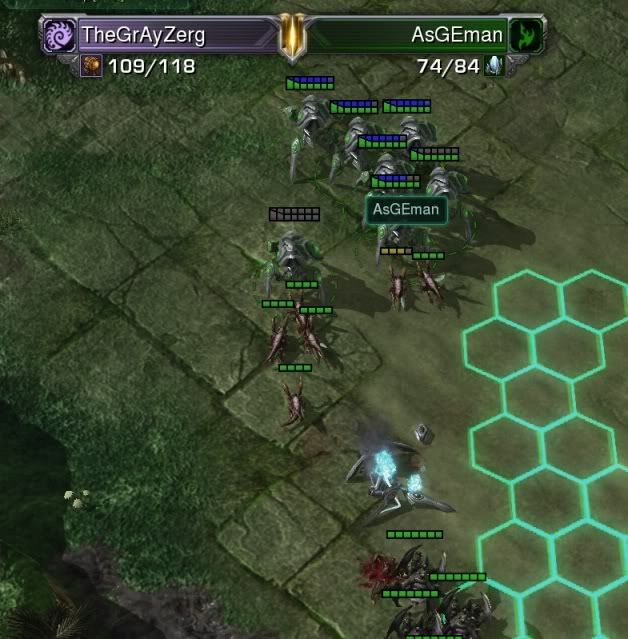Select AsGEman player name panel in top bar
The height and width of the screenshot is (639, 628).
pos(420,35)
